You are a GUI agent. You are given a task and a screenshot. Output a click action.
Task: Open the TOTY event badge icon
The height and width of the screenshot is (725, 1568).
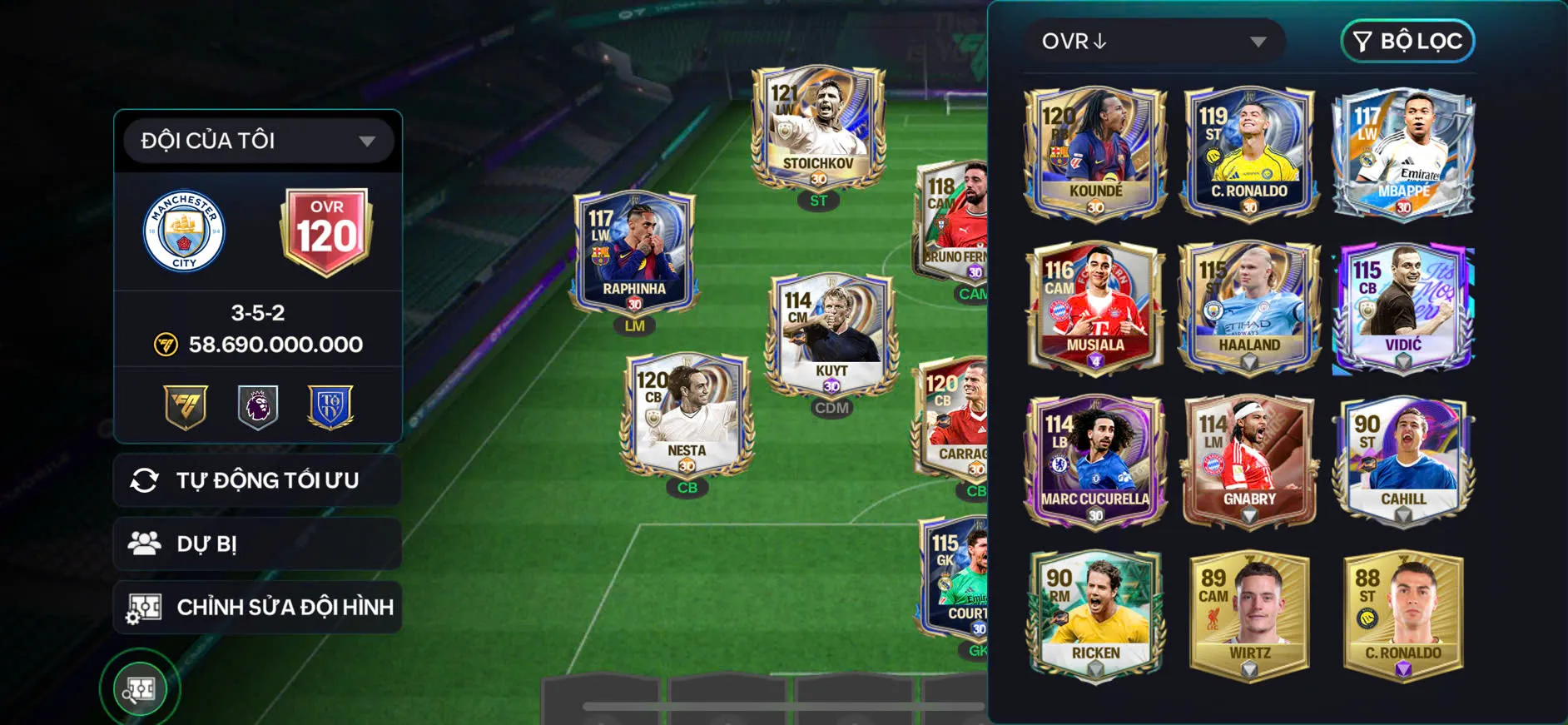click(330, 407)
